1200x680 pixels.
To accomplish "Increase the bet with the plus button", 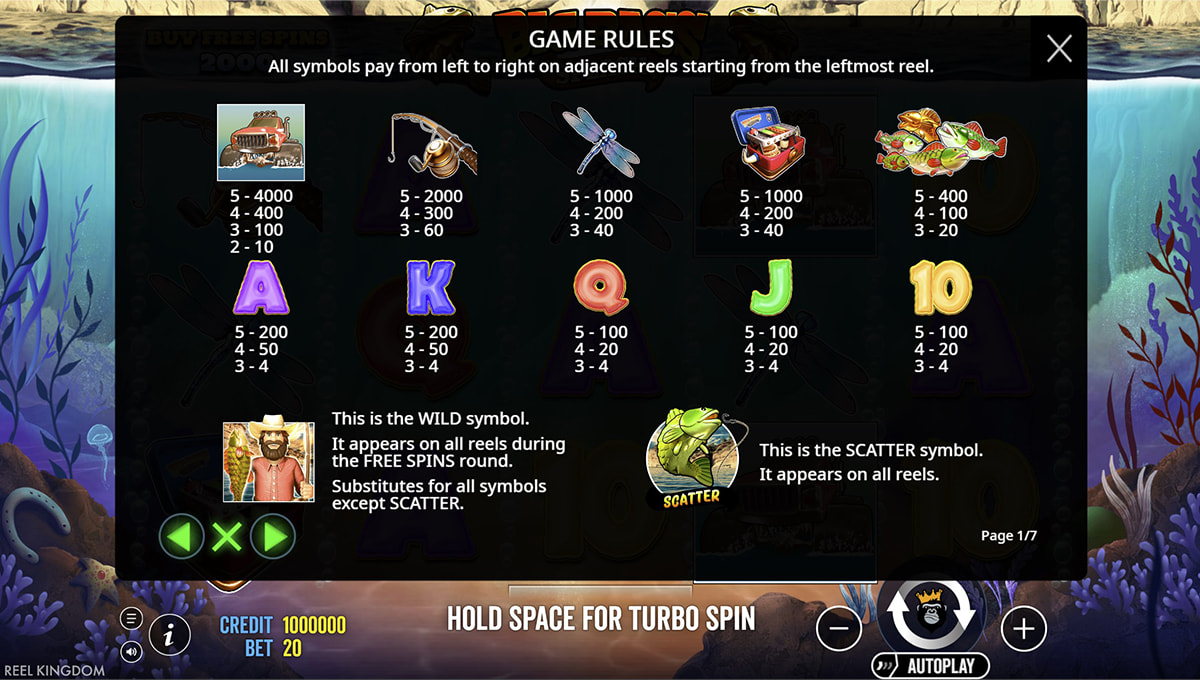I will click(1023, 629).
